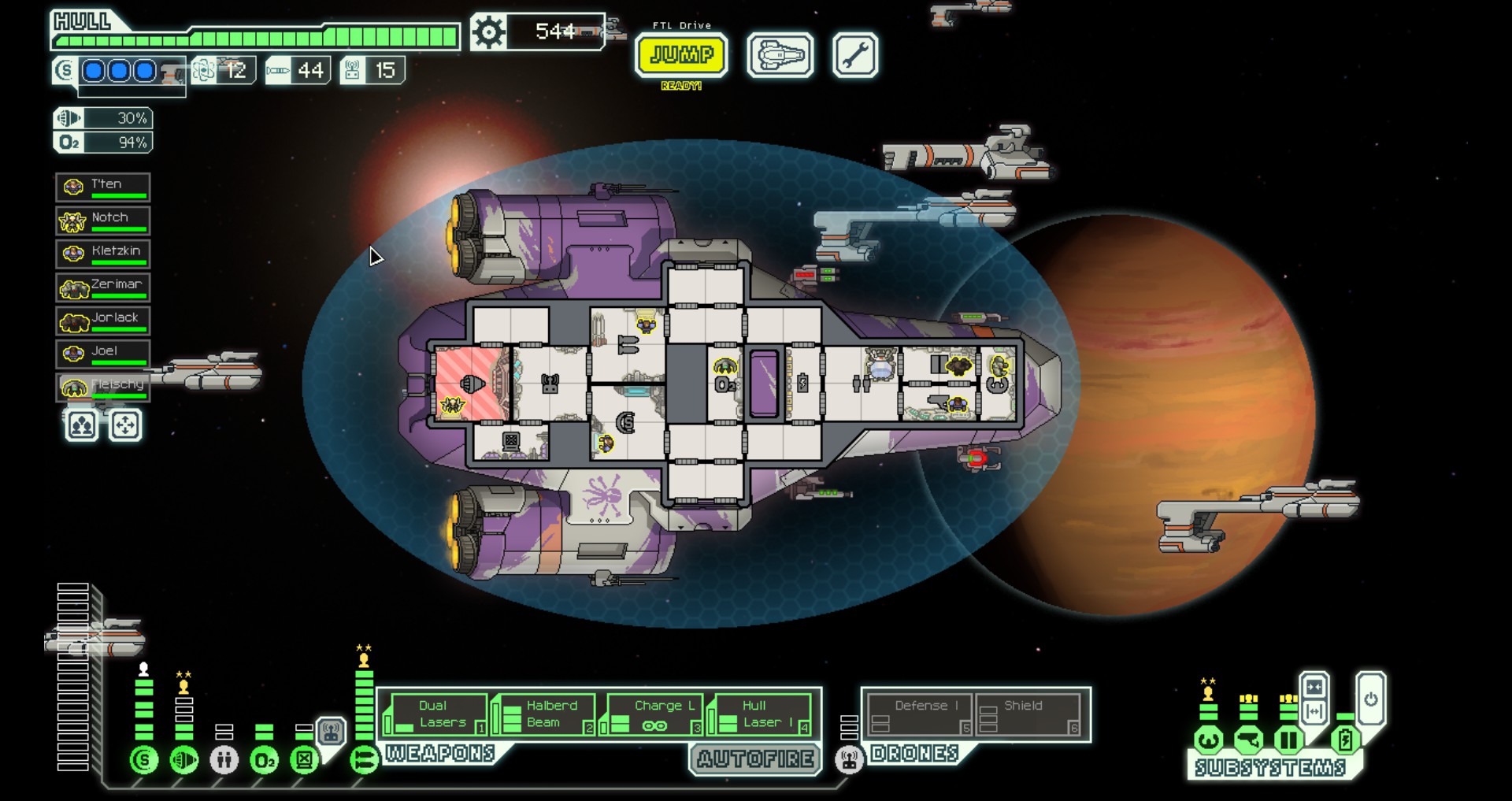Engage the FTL Drive JUMP button
1512x801 pixels.
click(x=681, y=54)
